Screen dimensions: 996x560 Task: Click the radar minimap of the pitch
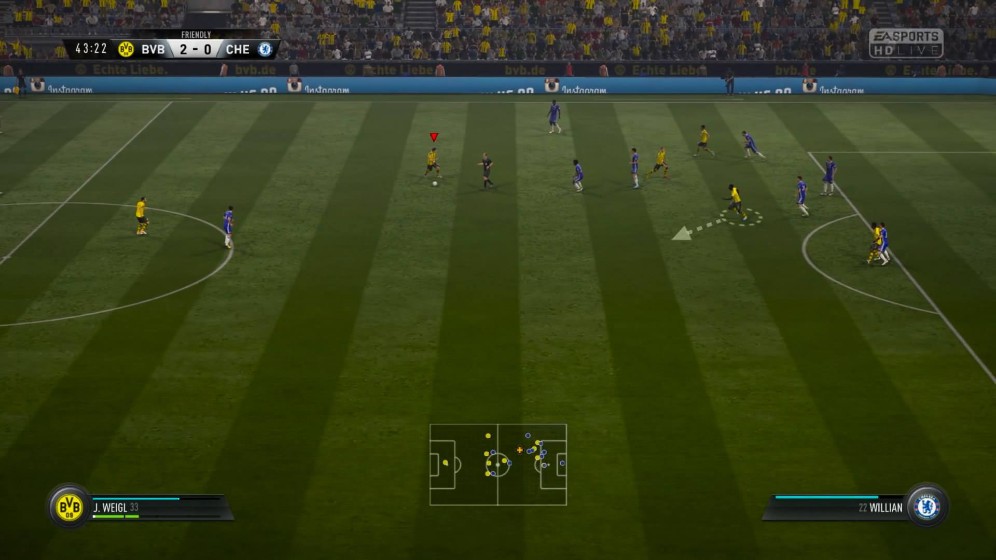pos(498,464)
